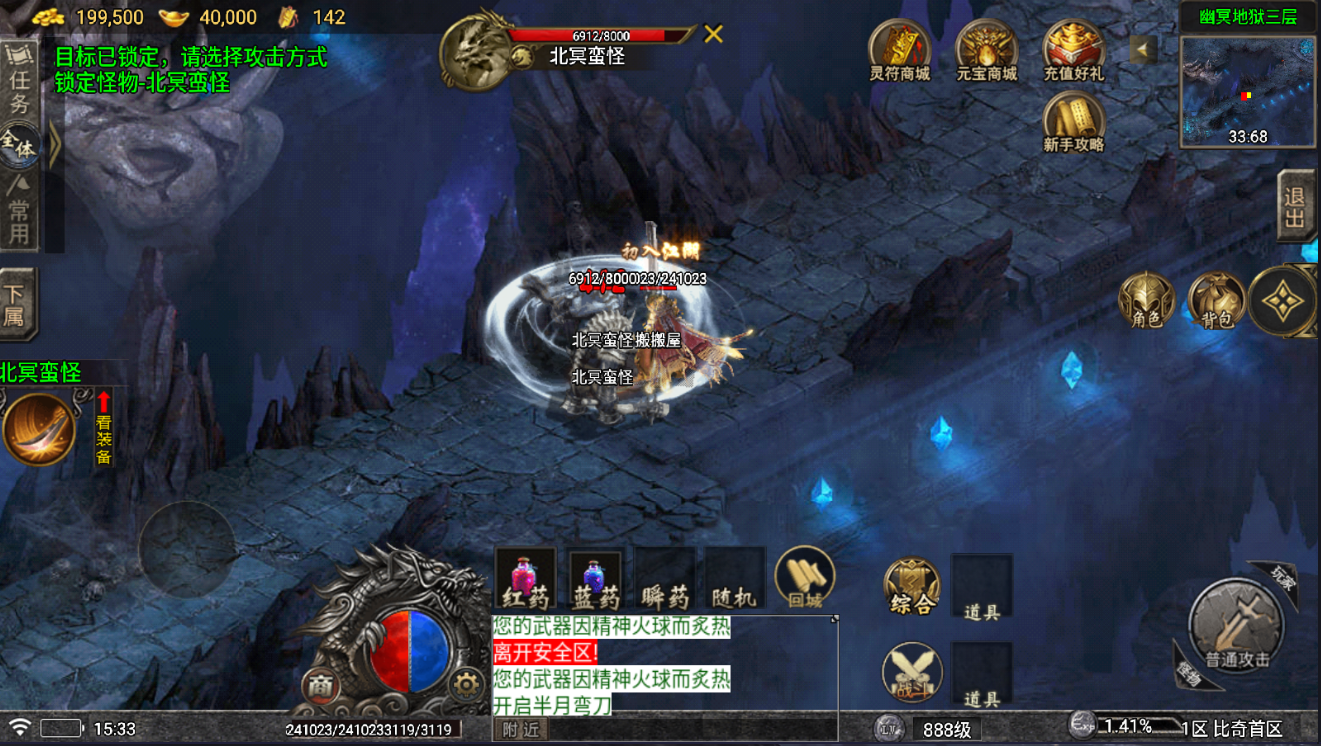Select the 战斗 crossed swords button
Screen dimensions: 1321x746
(x=912, y=671)
